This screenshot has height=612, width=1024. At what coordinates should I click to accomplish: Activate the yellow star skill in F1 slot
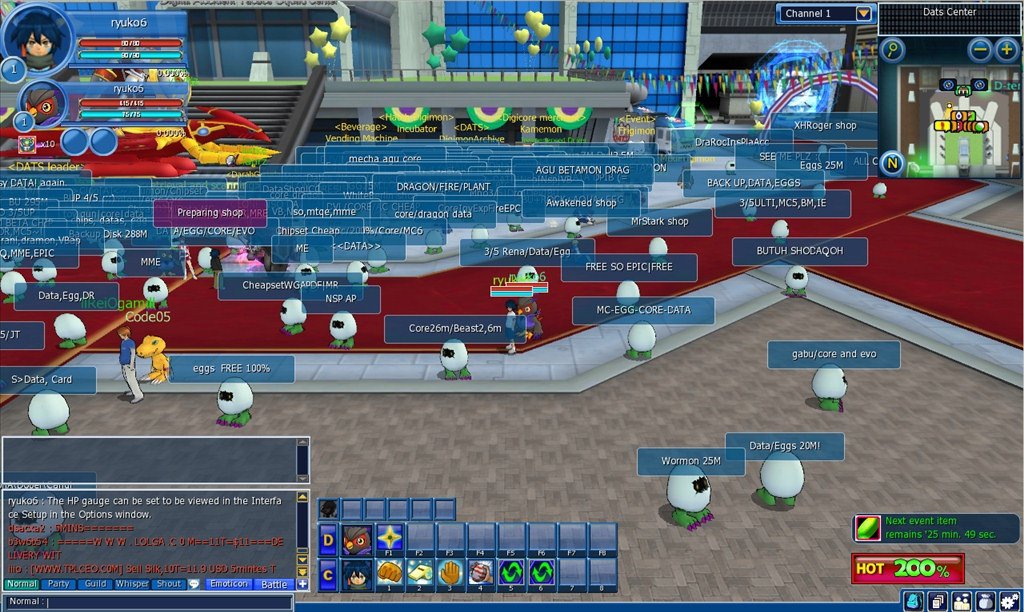[389, 539]
